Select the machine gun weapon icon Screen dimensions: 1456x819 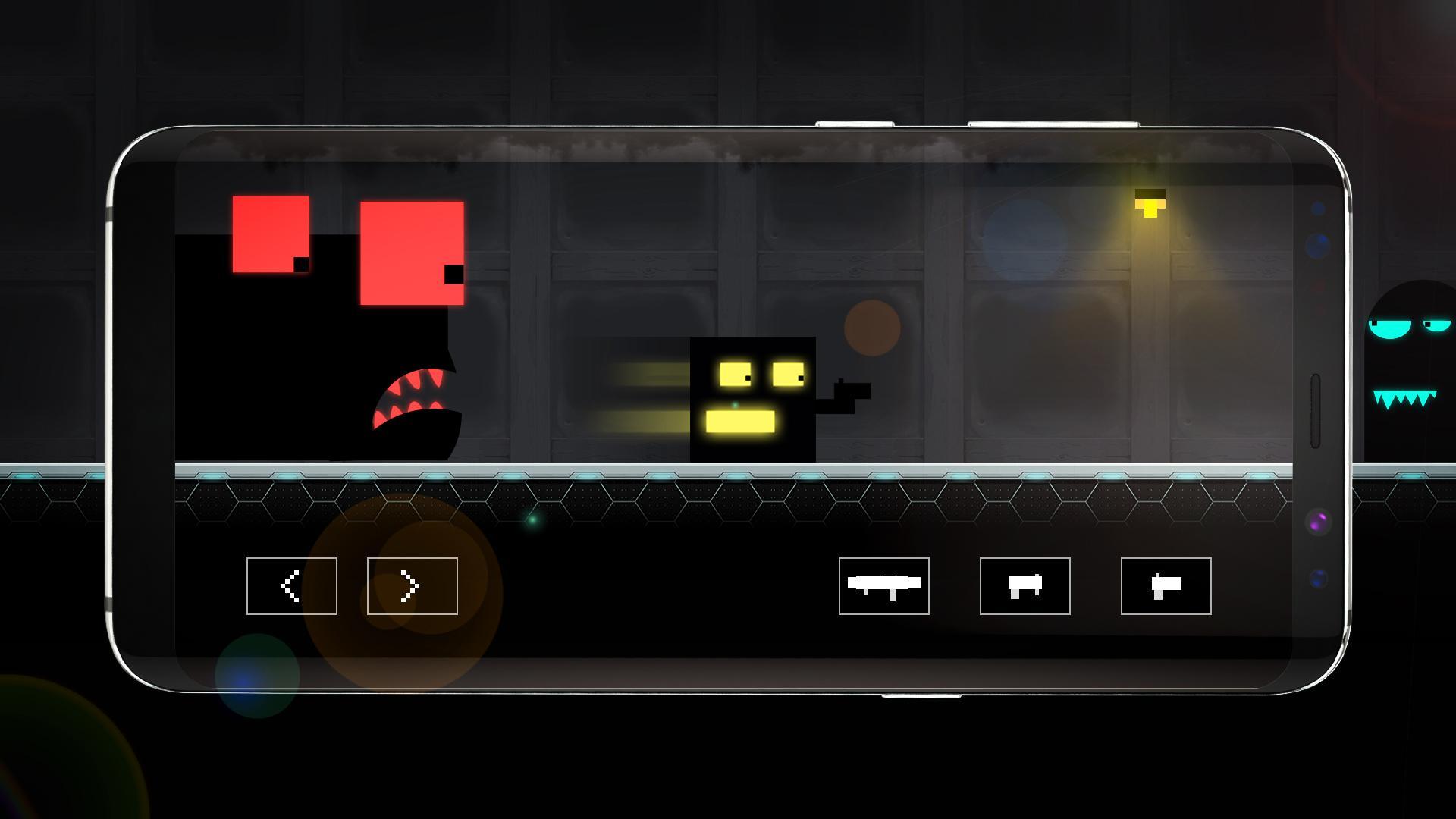1024,585
